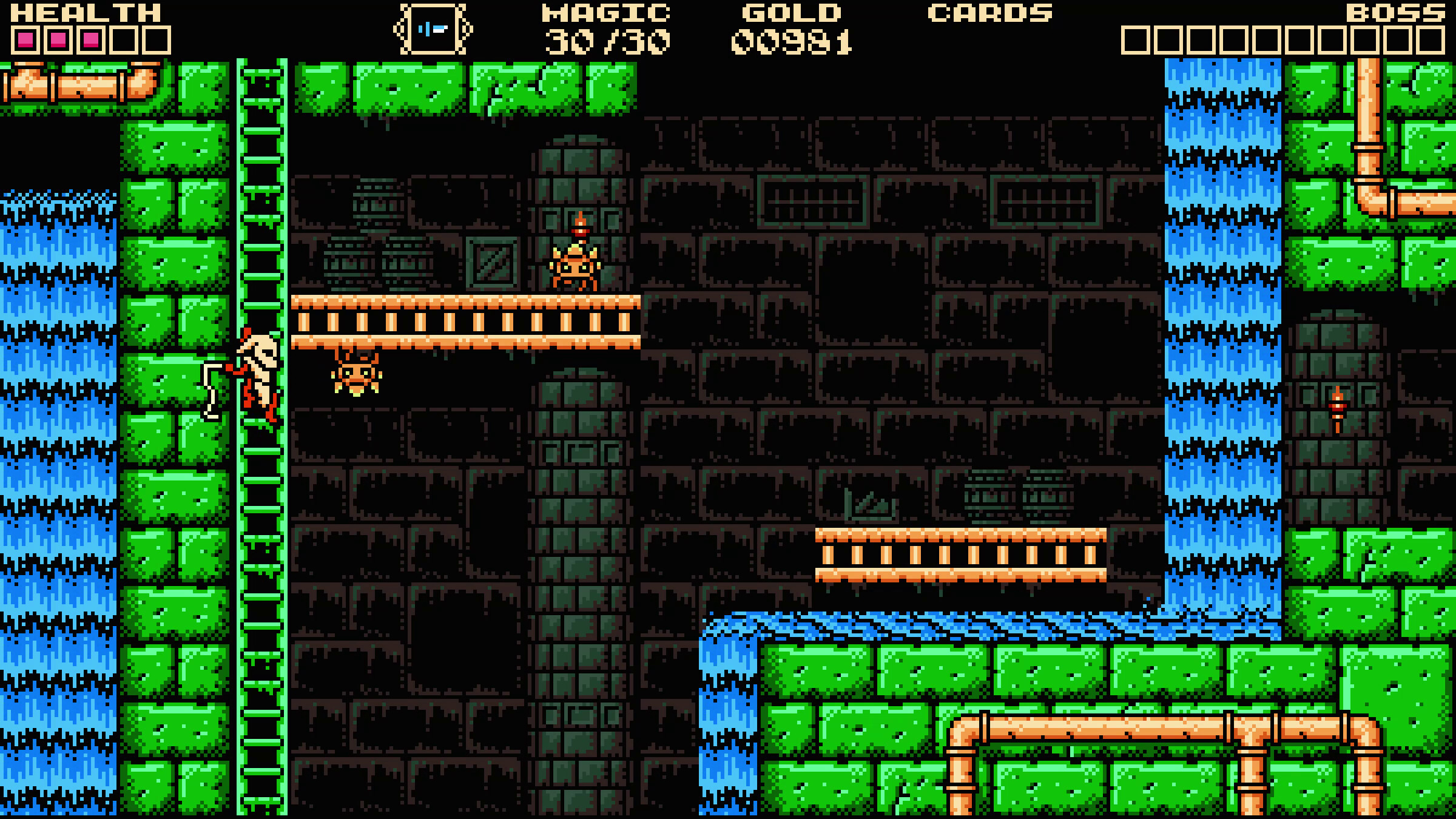Click the first filled pink health square

click(25, 39)
